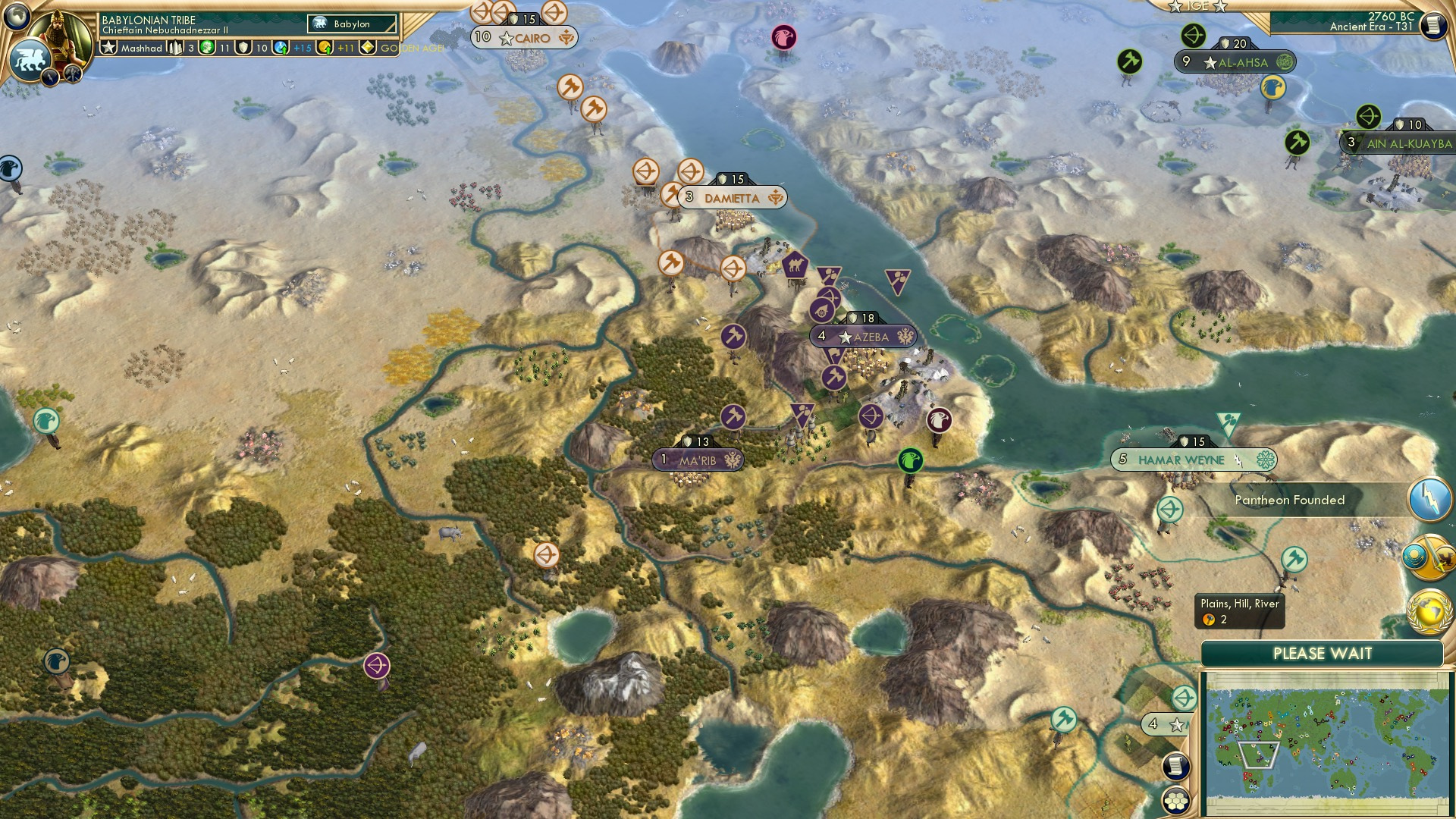Click the happiness face icon showing 11
This screenshot has width=1456, height=819.
pos(207,47)
